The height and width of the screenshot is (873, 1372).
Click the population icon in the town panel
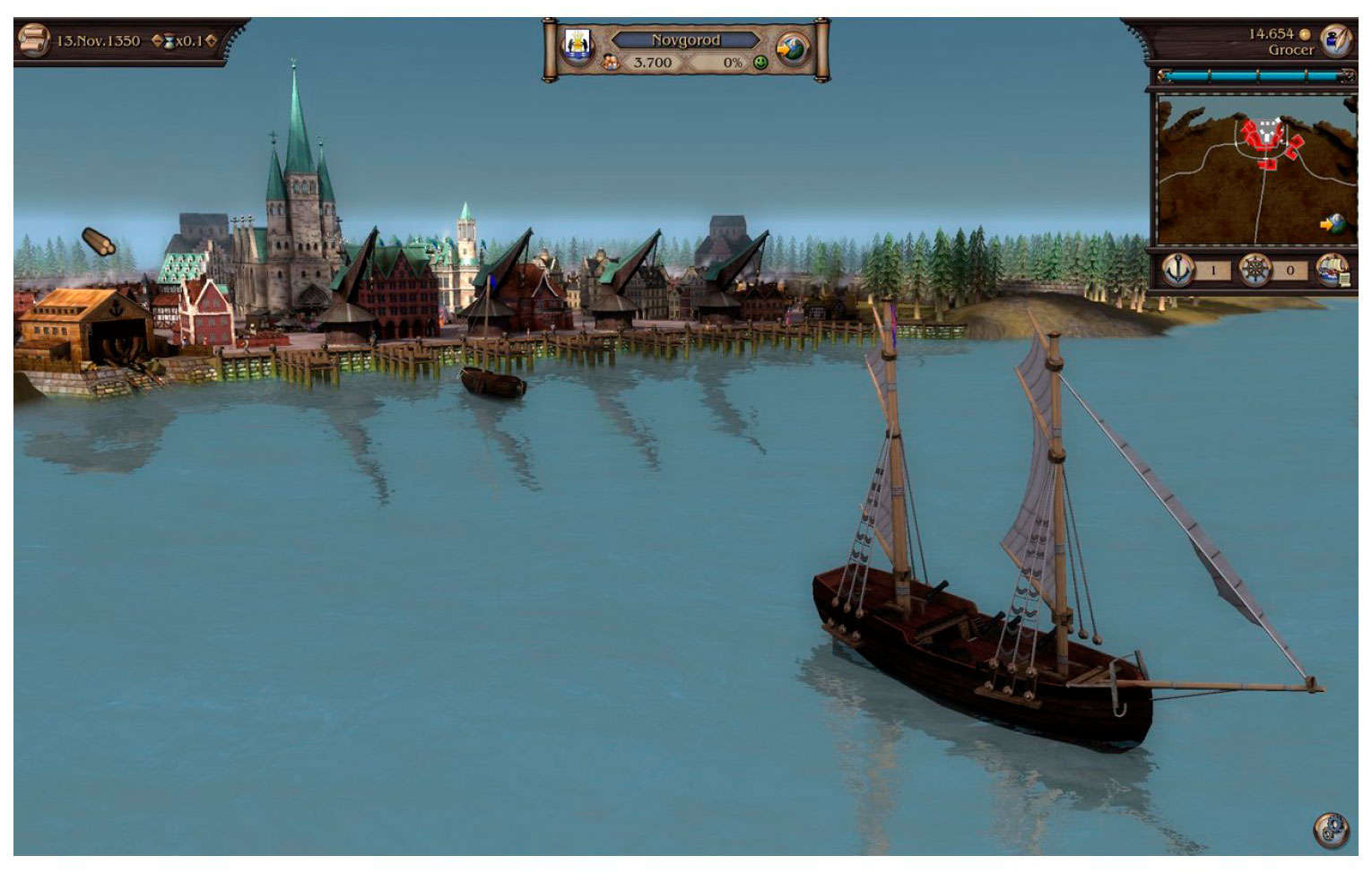click(x=611, y=63)
